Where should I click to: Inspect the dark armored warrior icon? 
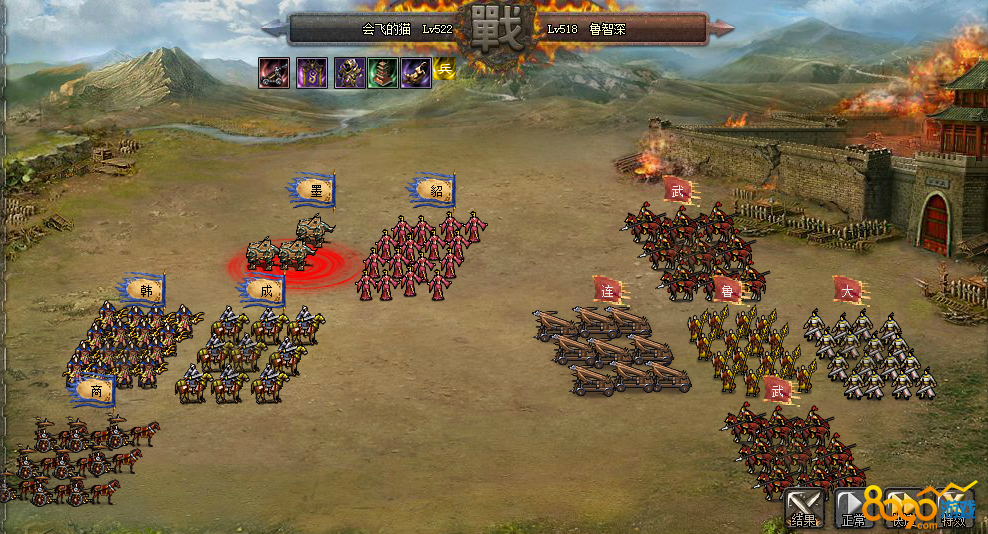coord(350,72)
